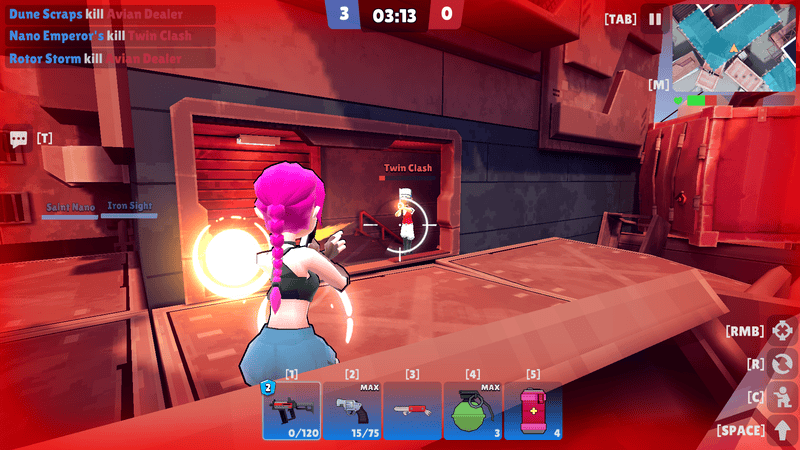Viewport: 800px width, 450px height.
Task: Tap the reload arrows button
Action: click(x=783, y=363)
